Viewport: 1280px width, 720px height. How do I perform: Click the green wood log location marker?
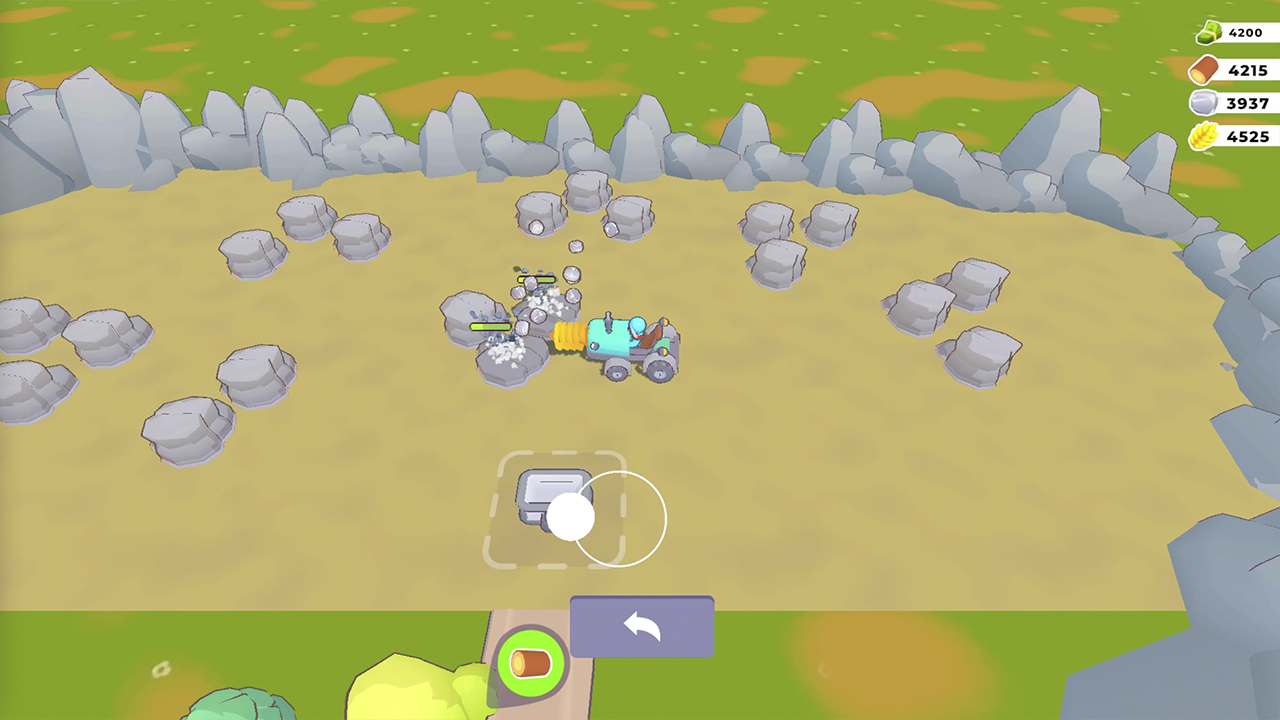point(531,662)
